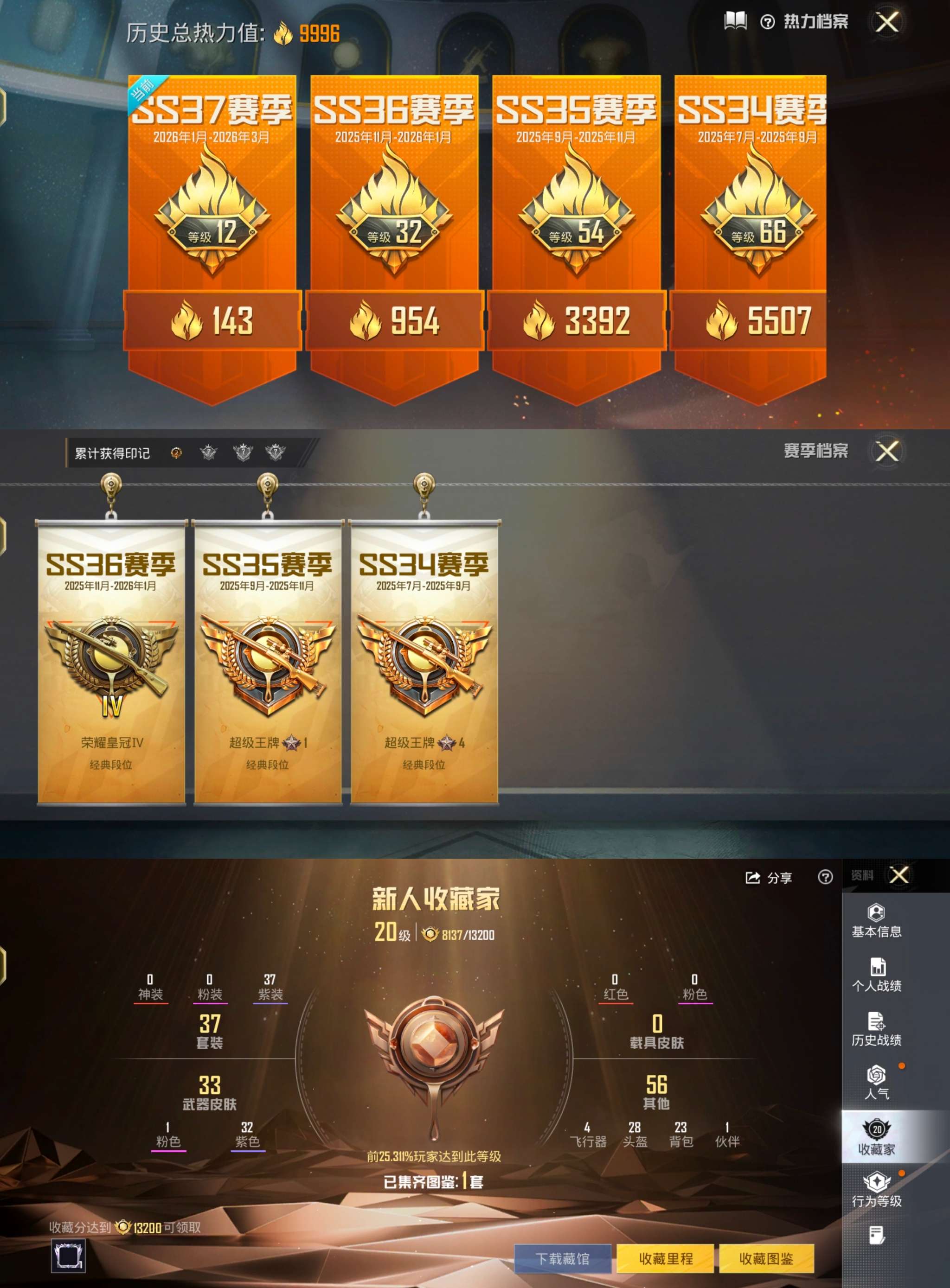Open the handbook book icon near 热力档案
950x1288 pixels.
pos(736,21)
